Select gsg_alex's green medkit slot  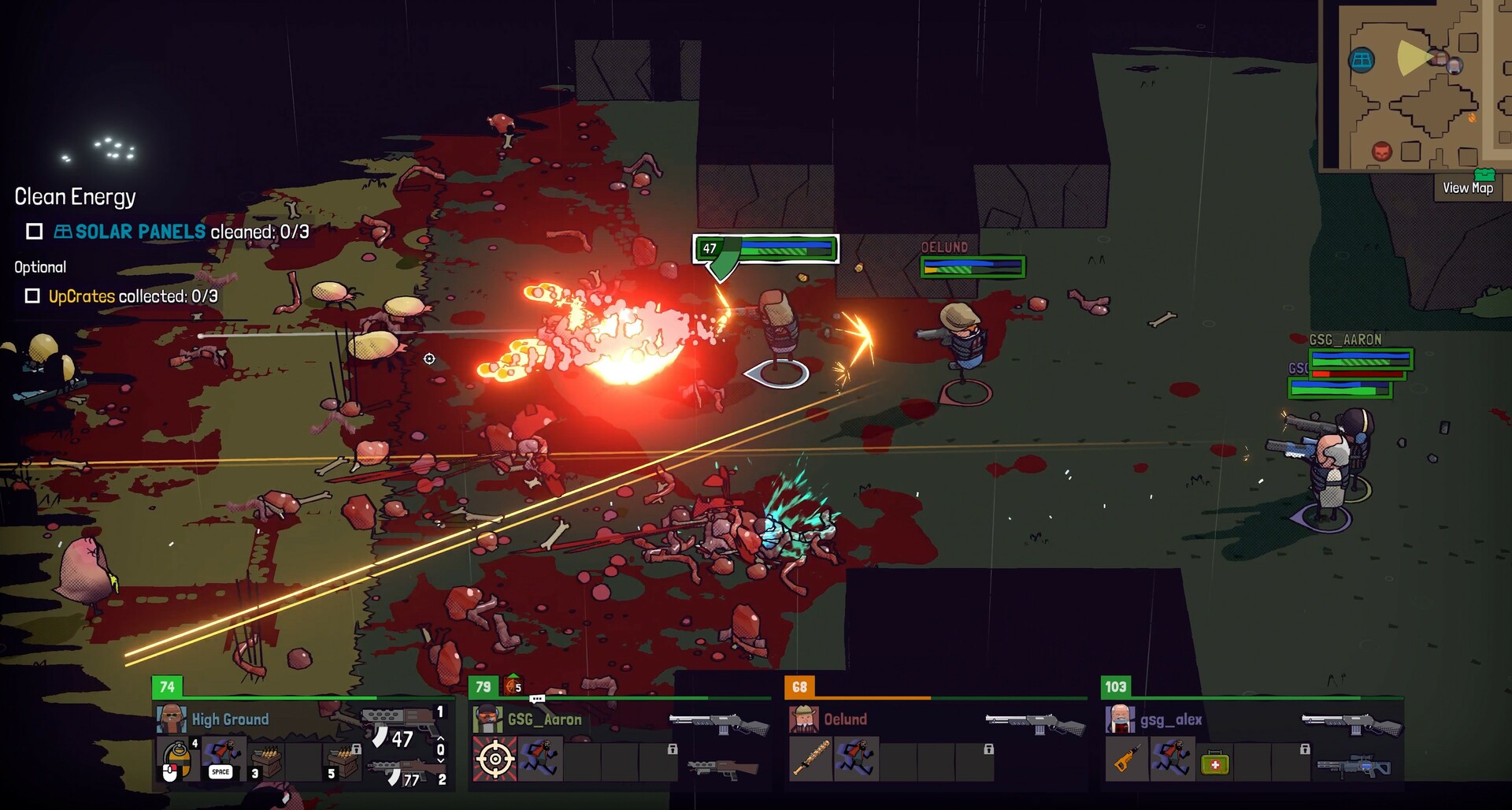coord(1215,763)
